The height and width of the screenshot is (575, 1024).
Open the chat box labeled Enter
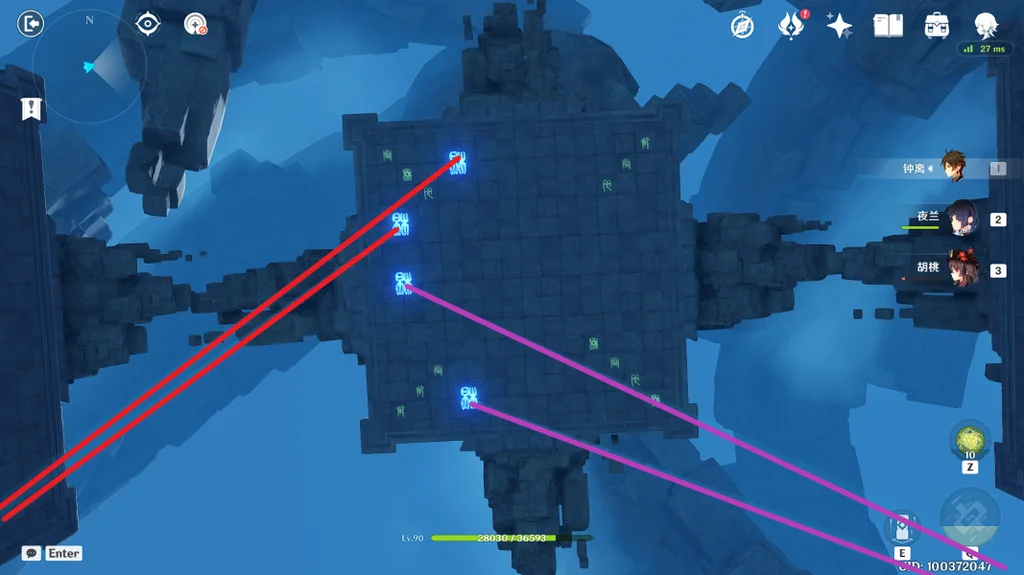pyautogui.click(x=52, y=553)
